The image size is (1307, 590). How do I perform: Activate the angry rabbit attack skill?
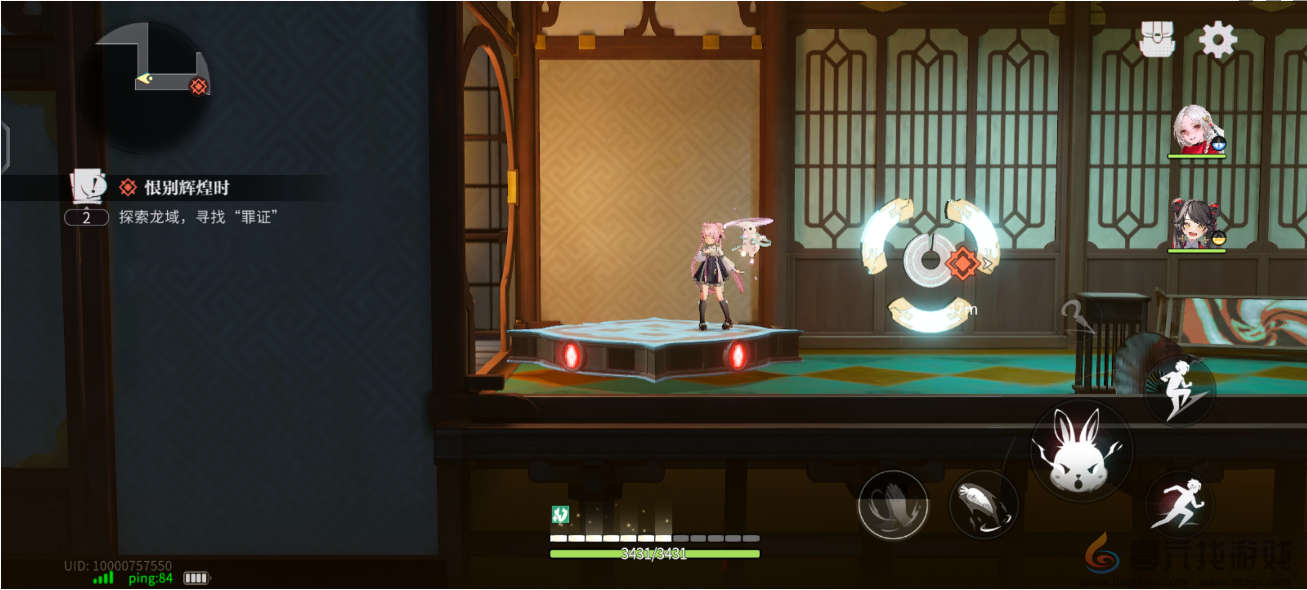pyautogui.click(x=1081, y=452)
